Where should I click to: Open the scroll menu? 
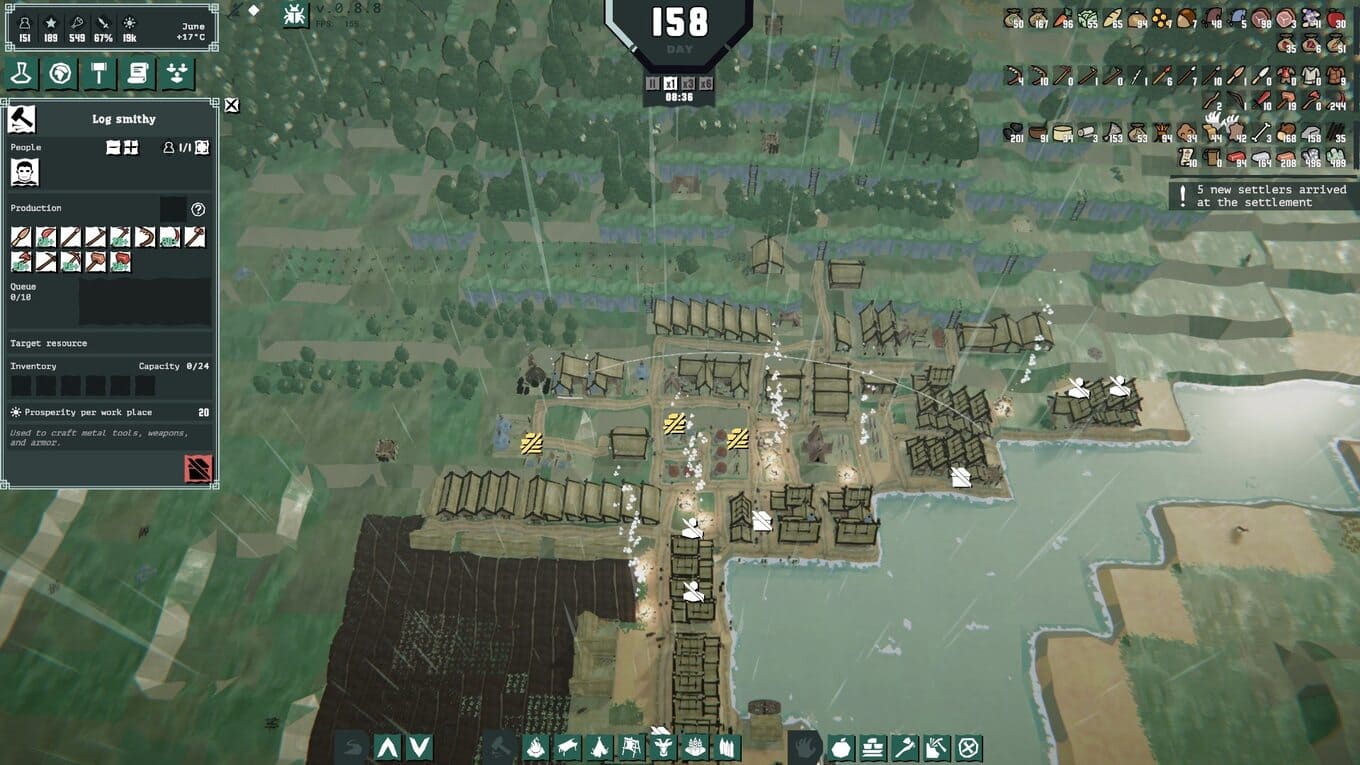138,74
